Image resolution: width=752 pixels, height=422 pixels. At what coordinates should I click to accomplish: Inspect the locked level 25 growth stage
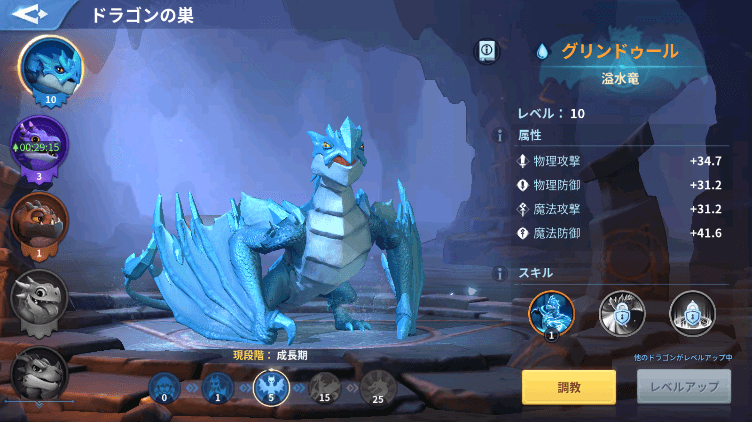click(x=378, y=386)
